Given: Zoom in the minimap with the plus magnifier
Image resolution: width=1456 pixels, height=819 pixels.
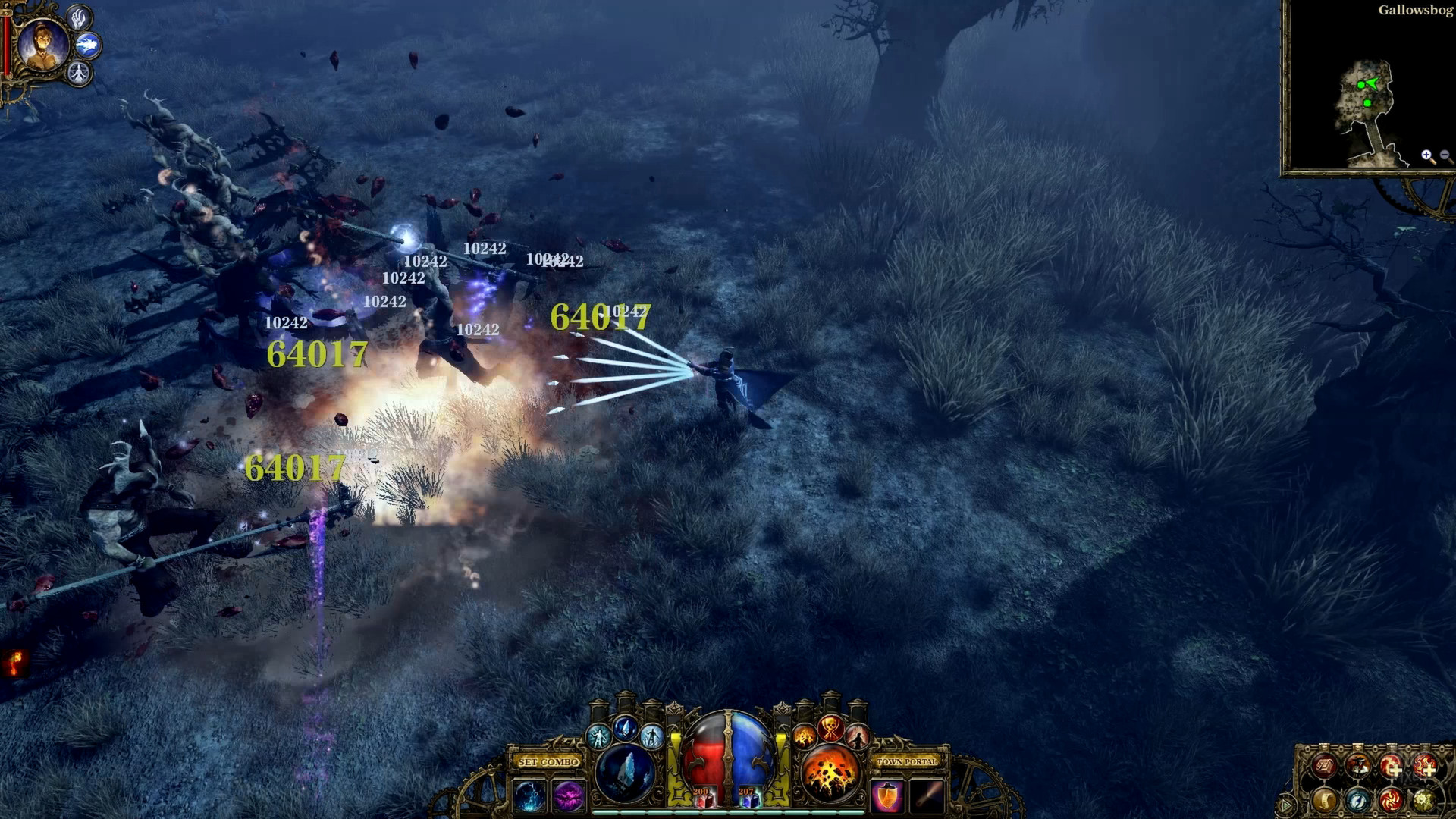Looking at the screenshot, I should [x=1427, y=156].
